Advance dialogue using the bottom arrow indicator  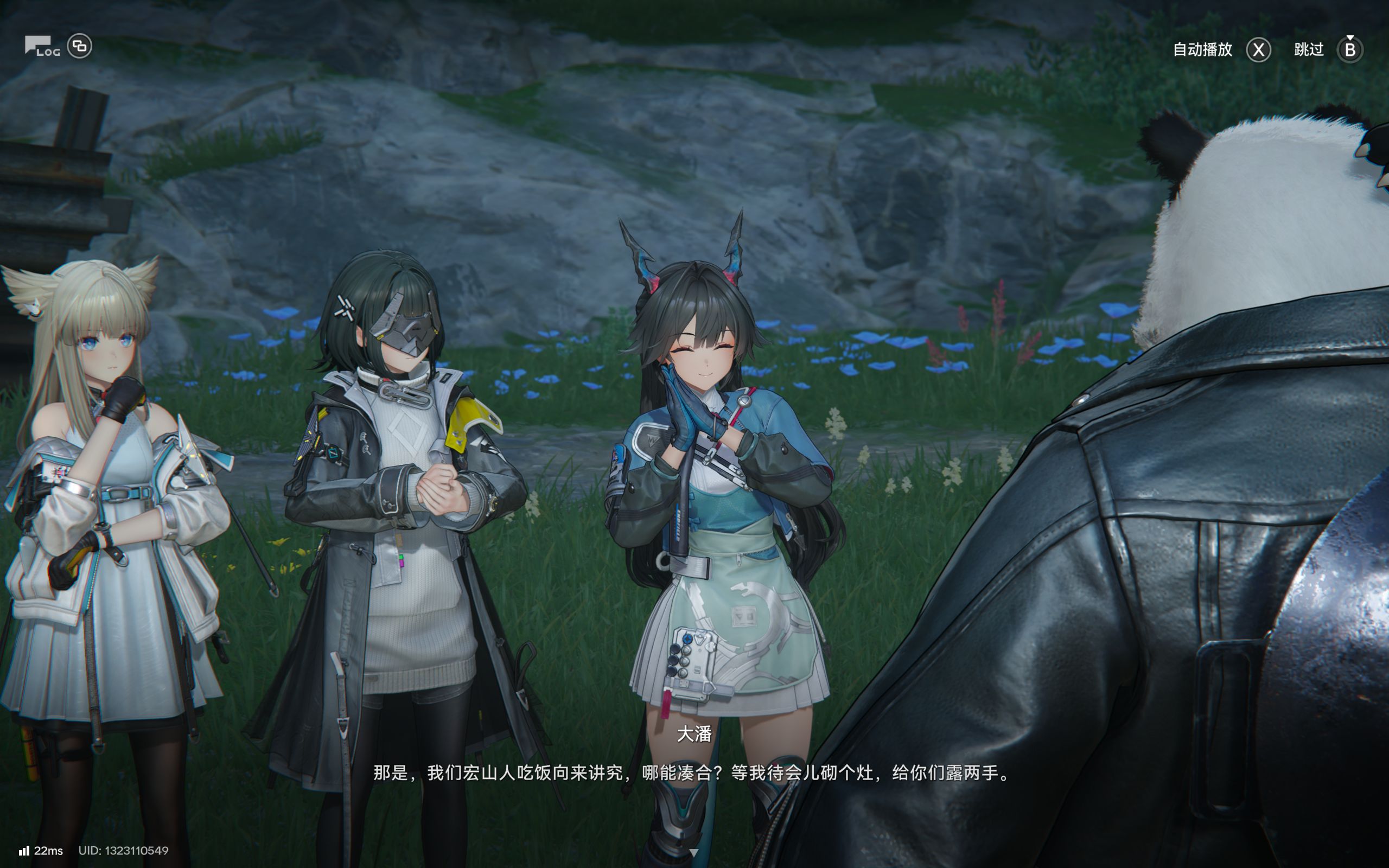694,852
